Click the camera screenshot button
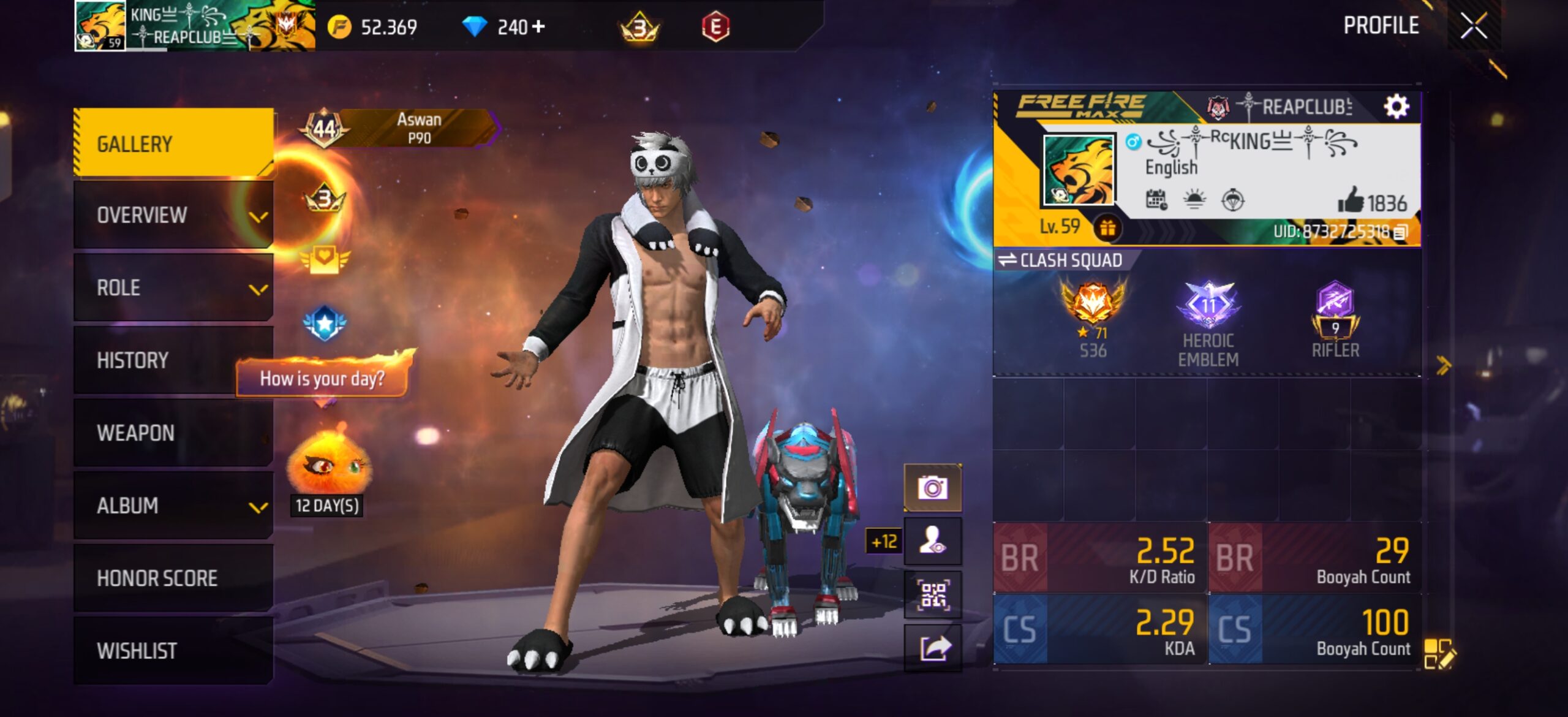Viewport: 1568px width, 717px height. tap(932, 488)
